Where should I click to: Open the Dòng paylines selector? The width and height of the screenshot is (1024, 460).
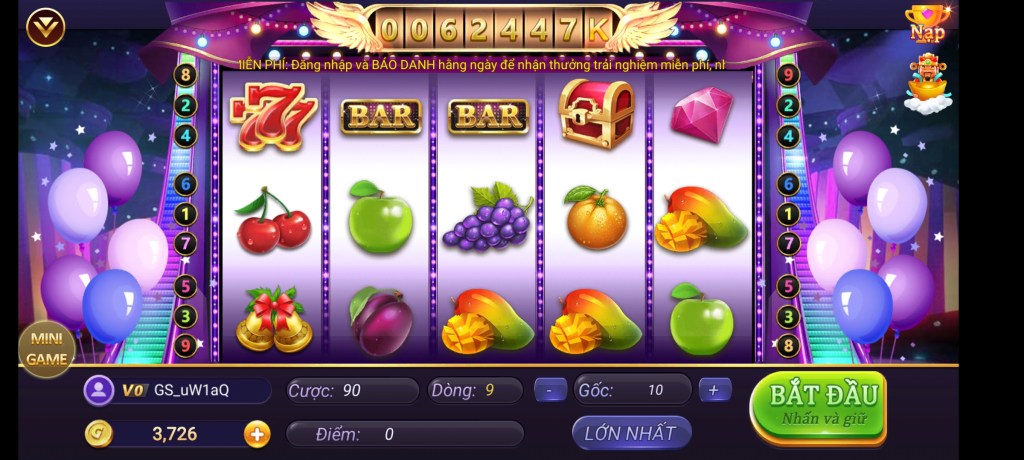click(474, 390)
